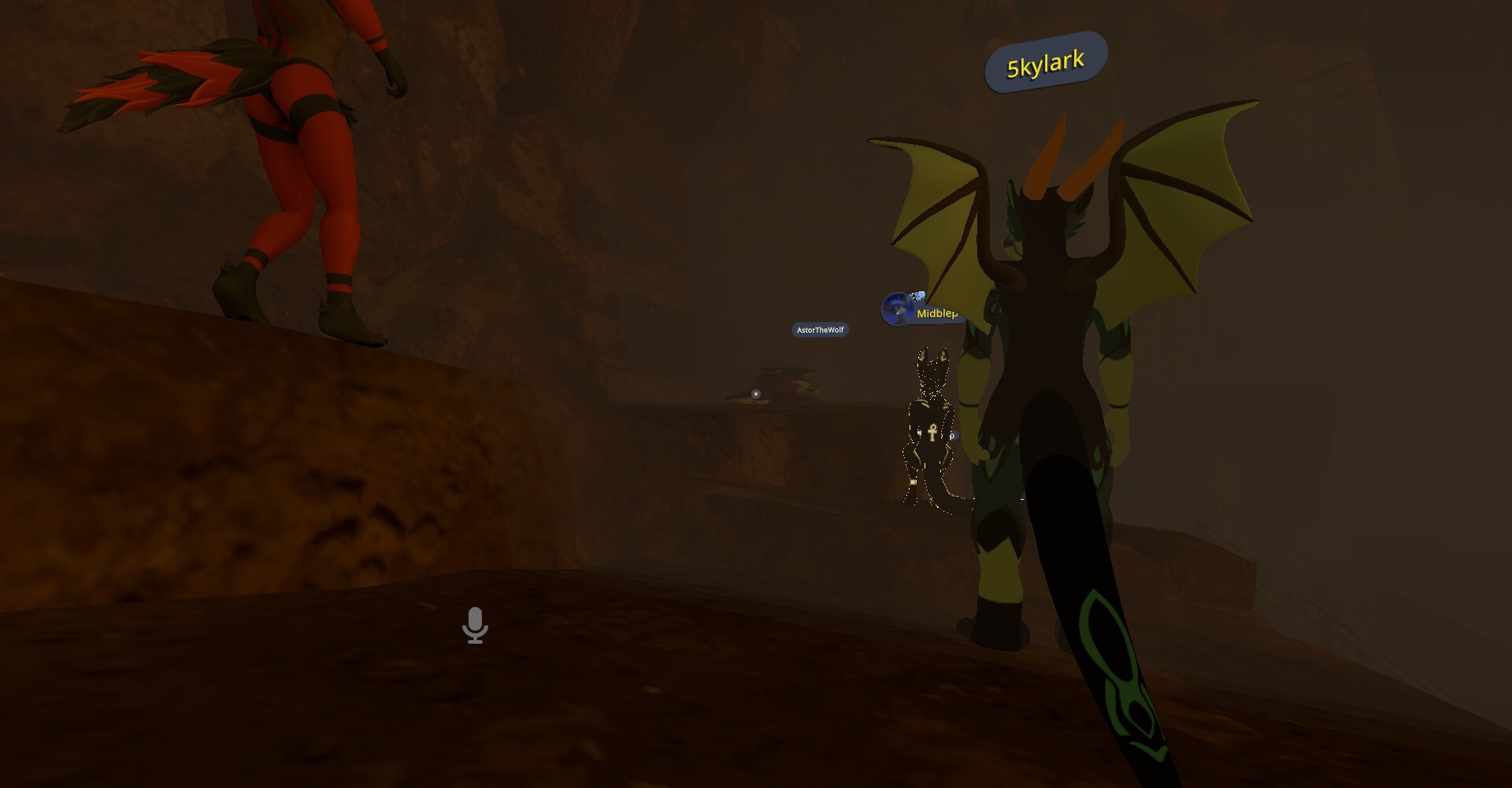This screenshot has width=1512, height=788.
Task: Select the AstorTheWolf nameplate
Action: click(820, 330)
